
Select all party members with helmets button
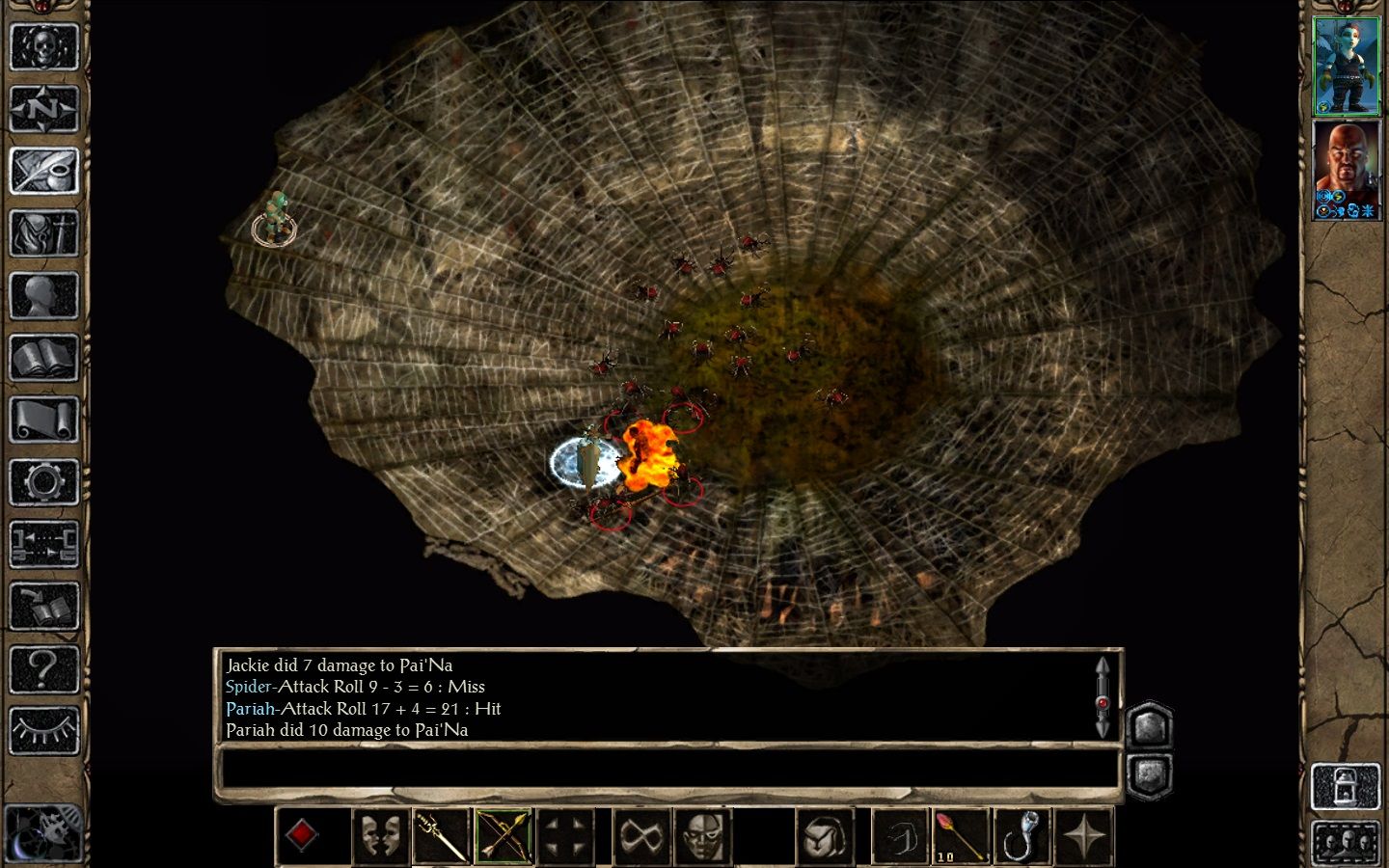pos(1347,843)
